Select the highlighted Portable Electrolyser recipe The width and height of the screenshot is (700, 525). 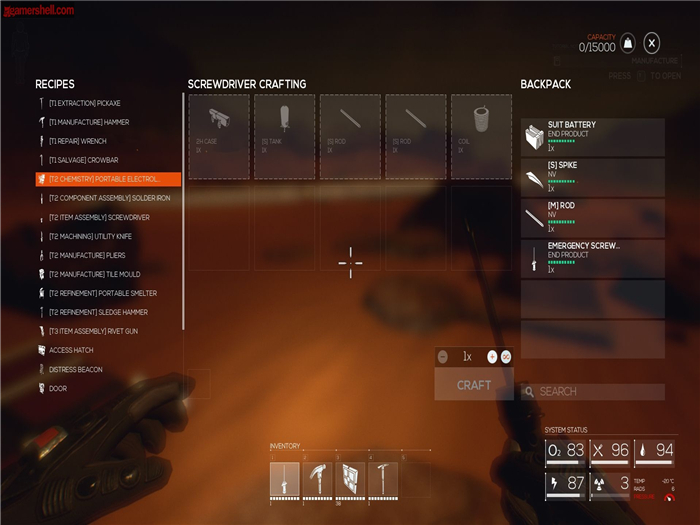point(107,179)
